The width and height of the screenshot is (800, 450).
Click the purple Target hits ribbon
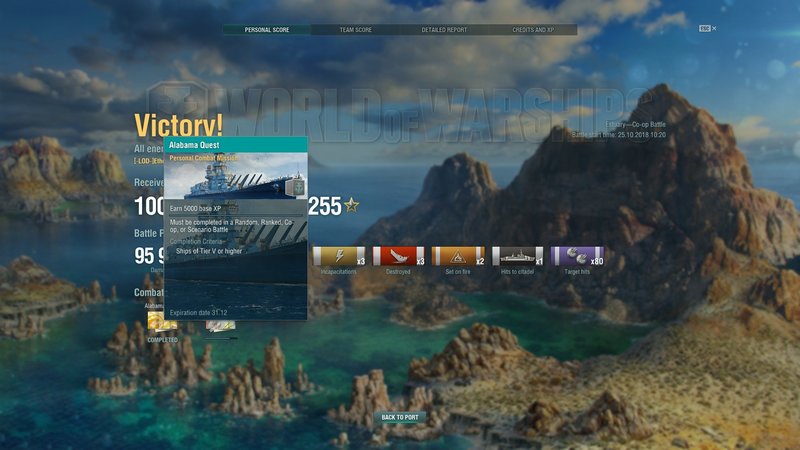[577, 256]
